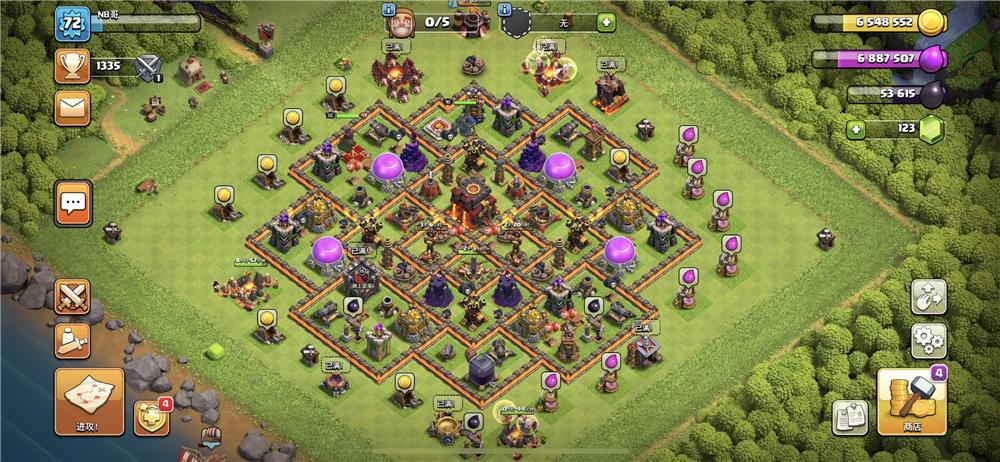Viewport: 1000px width, 462px height.
Task: Click the green plus to add gems
Action: [x=855, y=129]
